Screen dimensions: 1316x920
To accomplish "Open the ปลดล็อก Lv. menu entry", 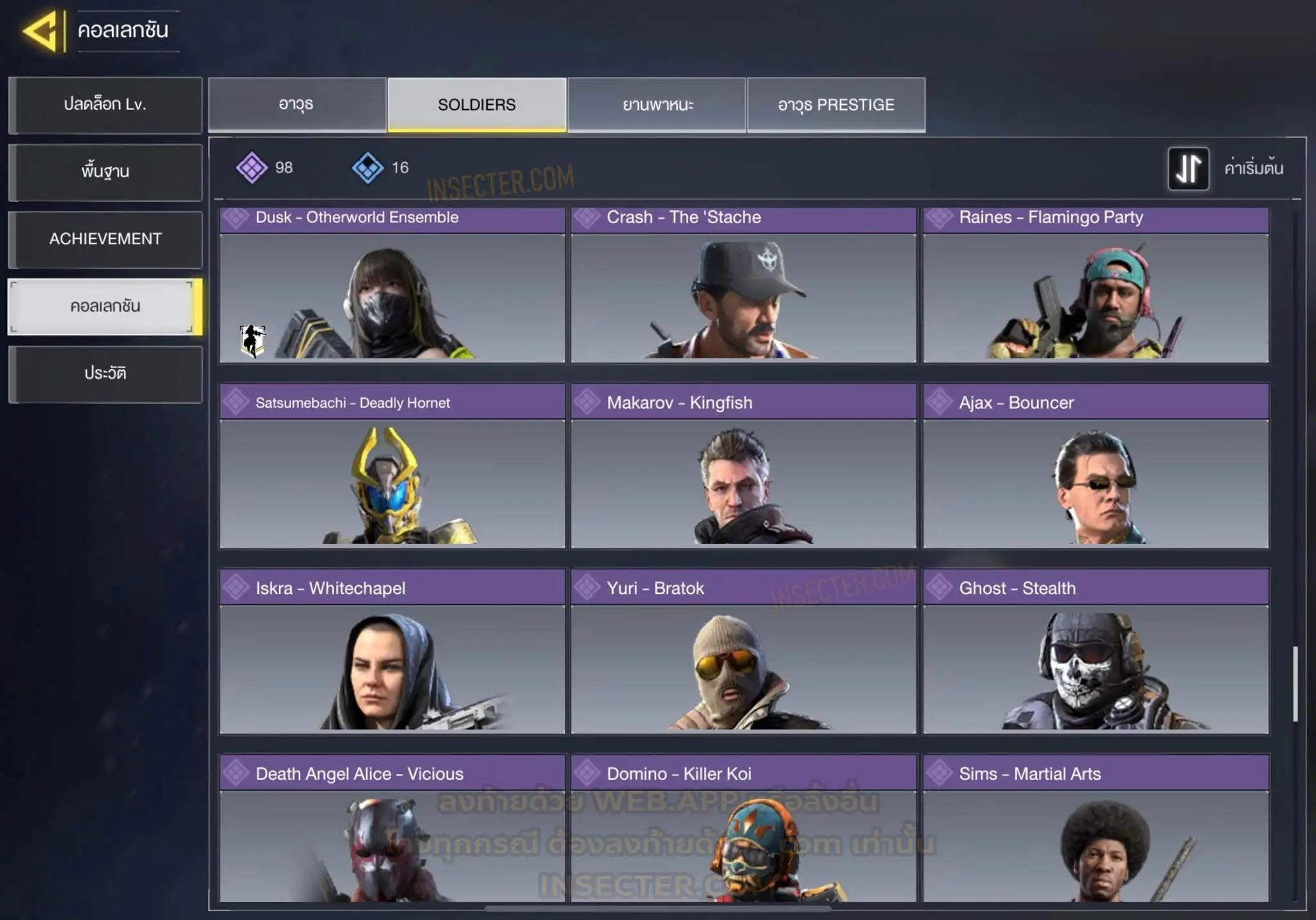I will point(105,105).
